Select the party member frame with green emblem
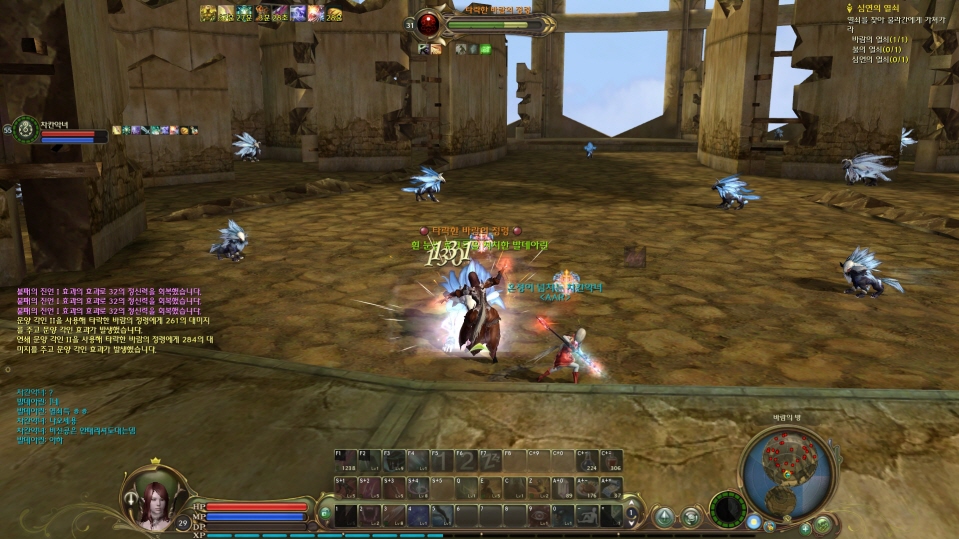Screen dimensions: 959x539 click(x=25, y=129)
